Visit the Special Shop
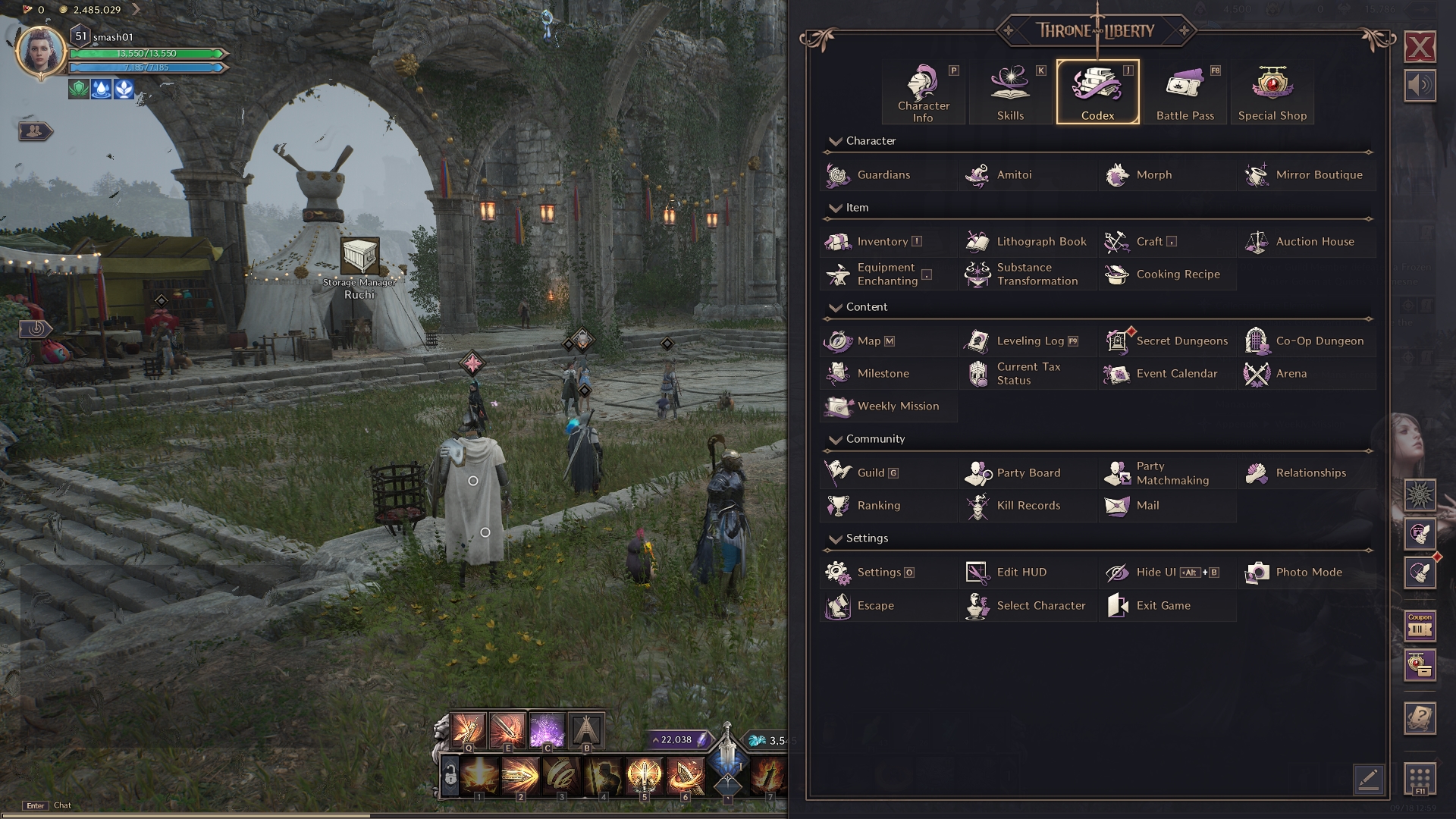The image size is (1456, 819). pyautogui.click(x=1272, y=93)
